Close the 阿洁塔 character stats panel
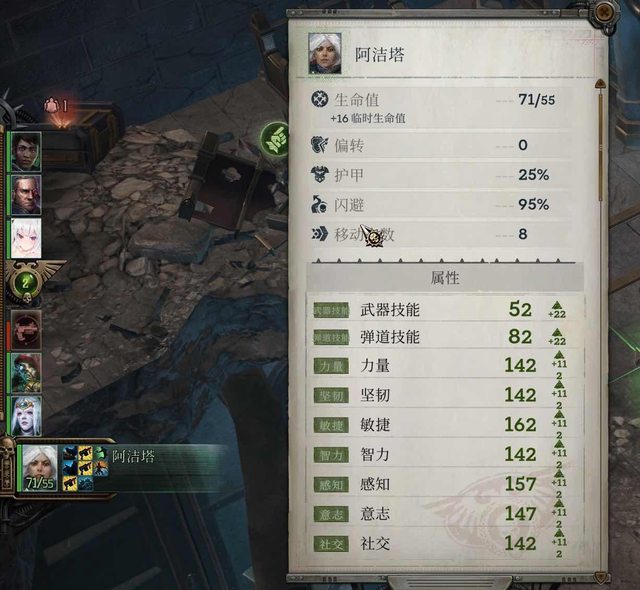The width and height of the screenshot is (640, 590). point(604,13)
